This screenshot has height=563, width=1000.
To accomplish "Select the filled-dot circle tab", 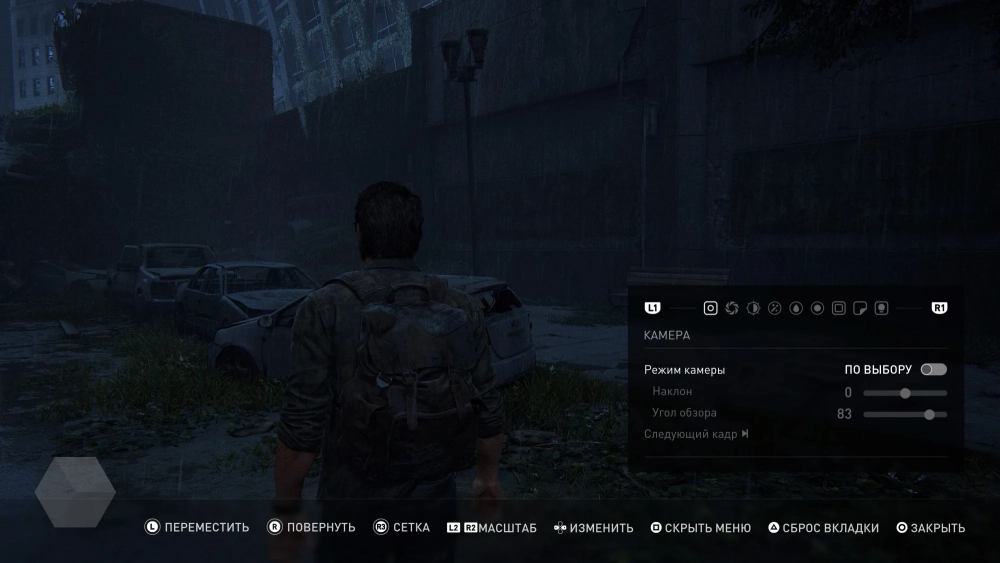I will click(817, 308).
